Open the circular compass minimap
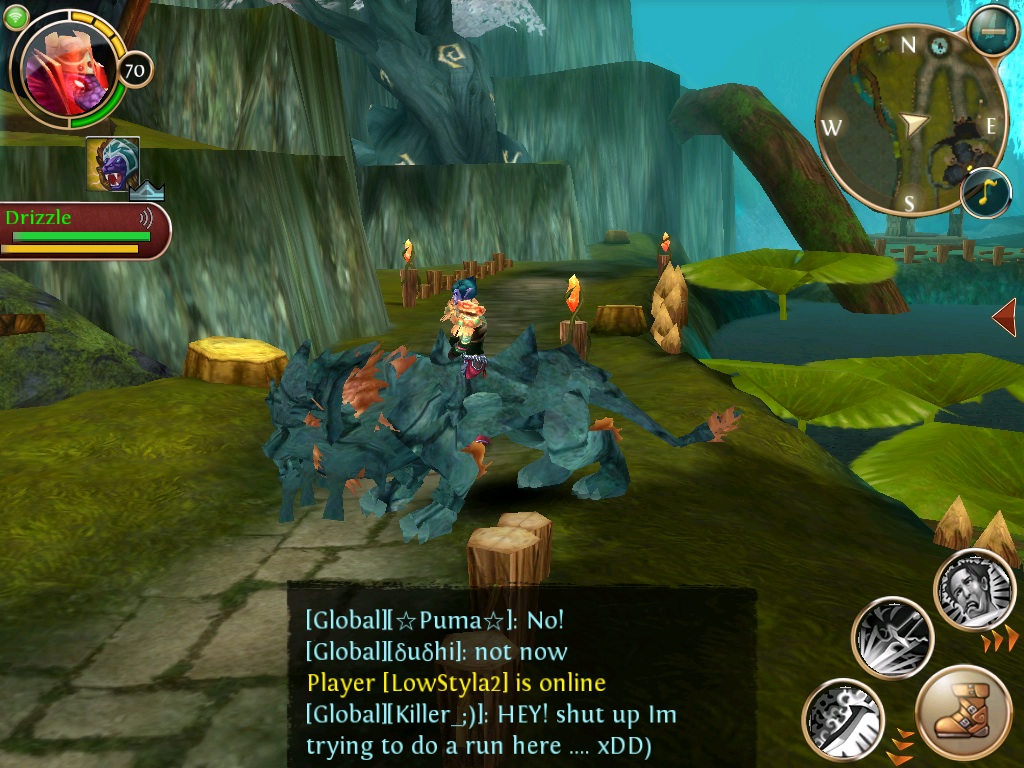 click(908, 121)
